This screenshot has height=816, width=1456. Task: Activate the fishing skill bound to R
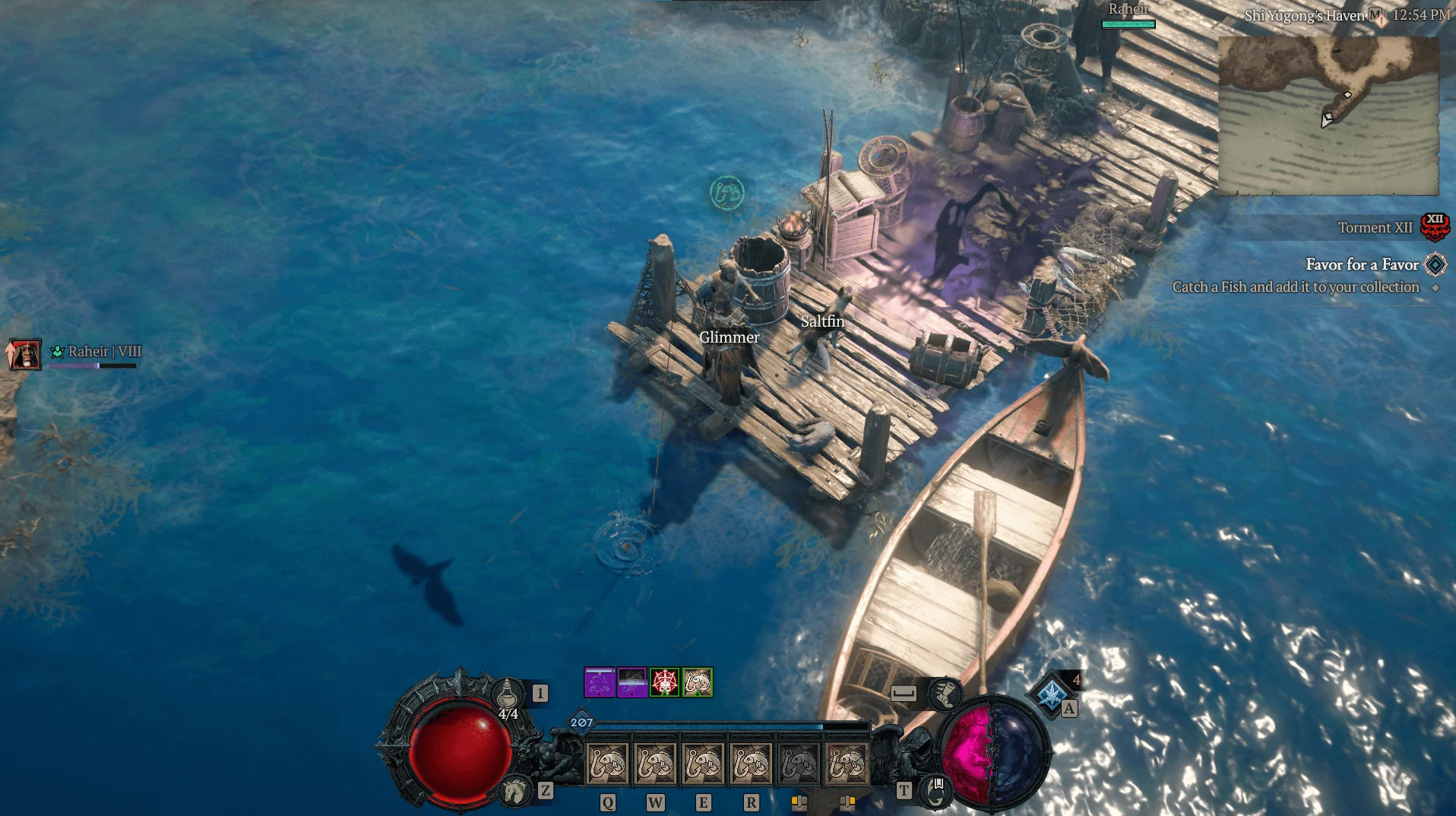pos(751,763)
